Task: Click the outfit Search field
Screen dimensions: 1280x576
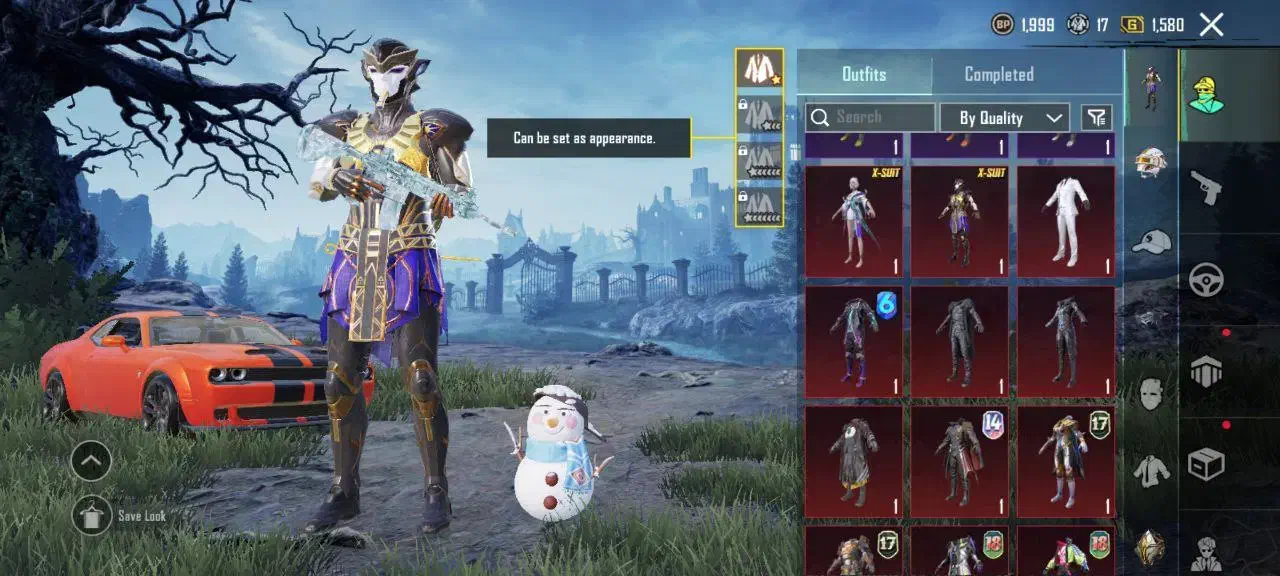Action: 870,118
